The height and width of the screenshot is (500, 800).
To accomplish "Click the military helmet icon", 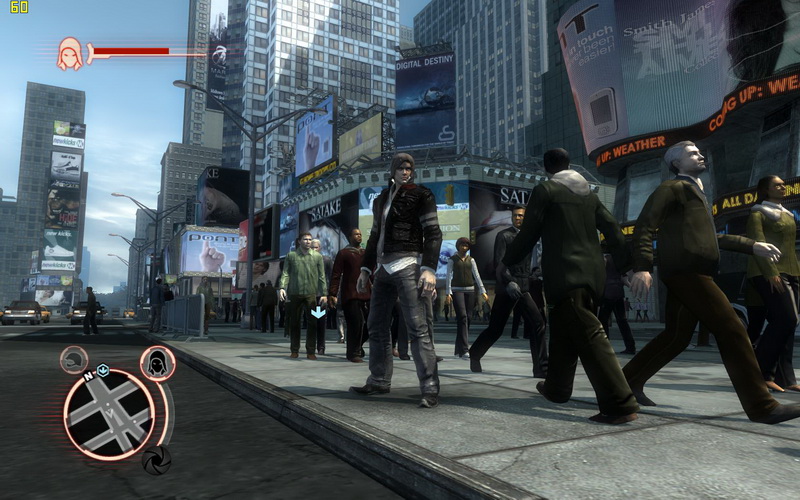I will pos(73,359).
